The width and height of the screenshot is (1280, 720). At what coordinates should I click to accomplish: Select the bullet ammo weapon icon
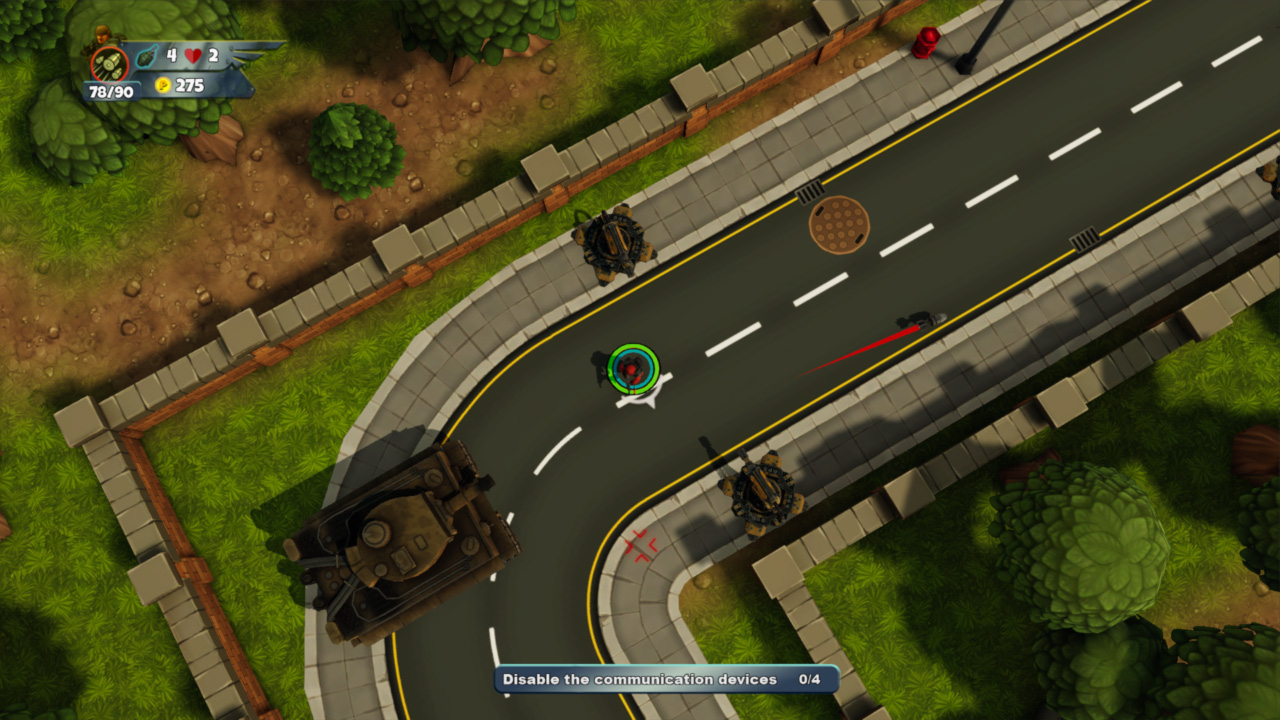(108, 65)
